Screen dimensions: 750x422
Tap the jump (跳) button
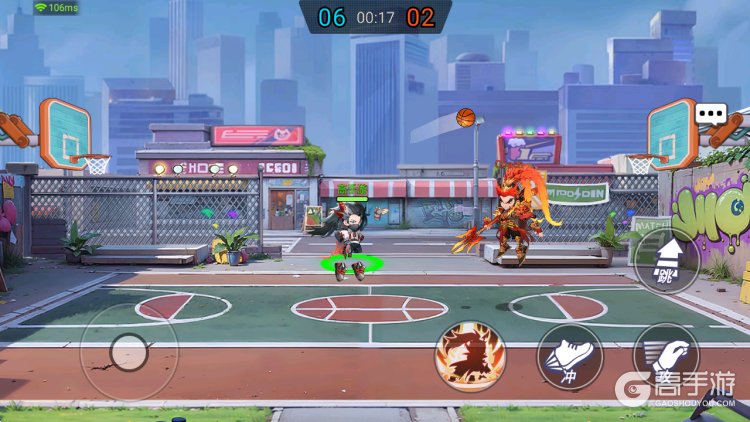666,260
